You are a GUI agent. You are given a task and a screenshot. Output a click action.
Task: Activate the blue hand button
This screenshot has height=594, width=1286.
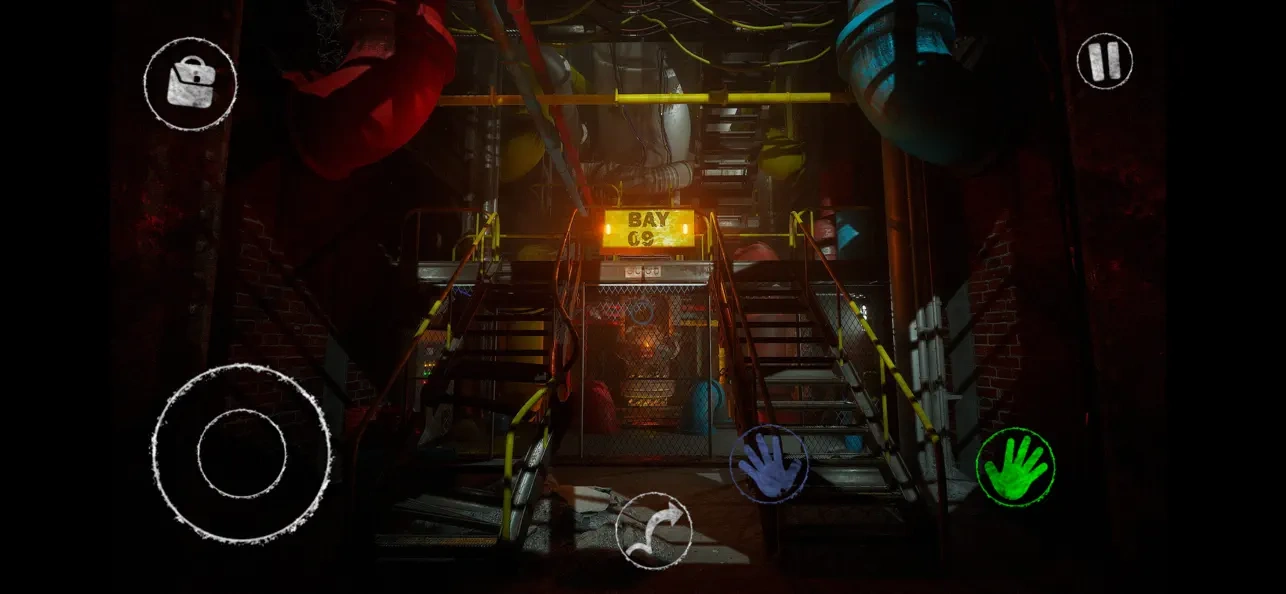click(x=769, y=464)
